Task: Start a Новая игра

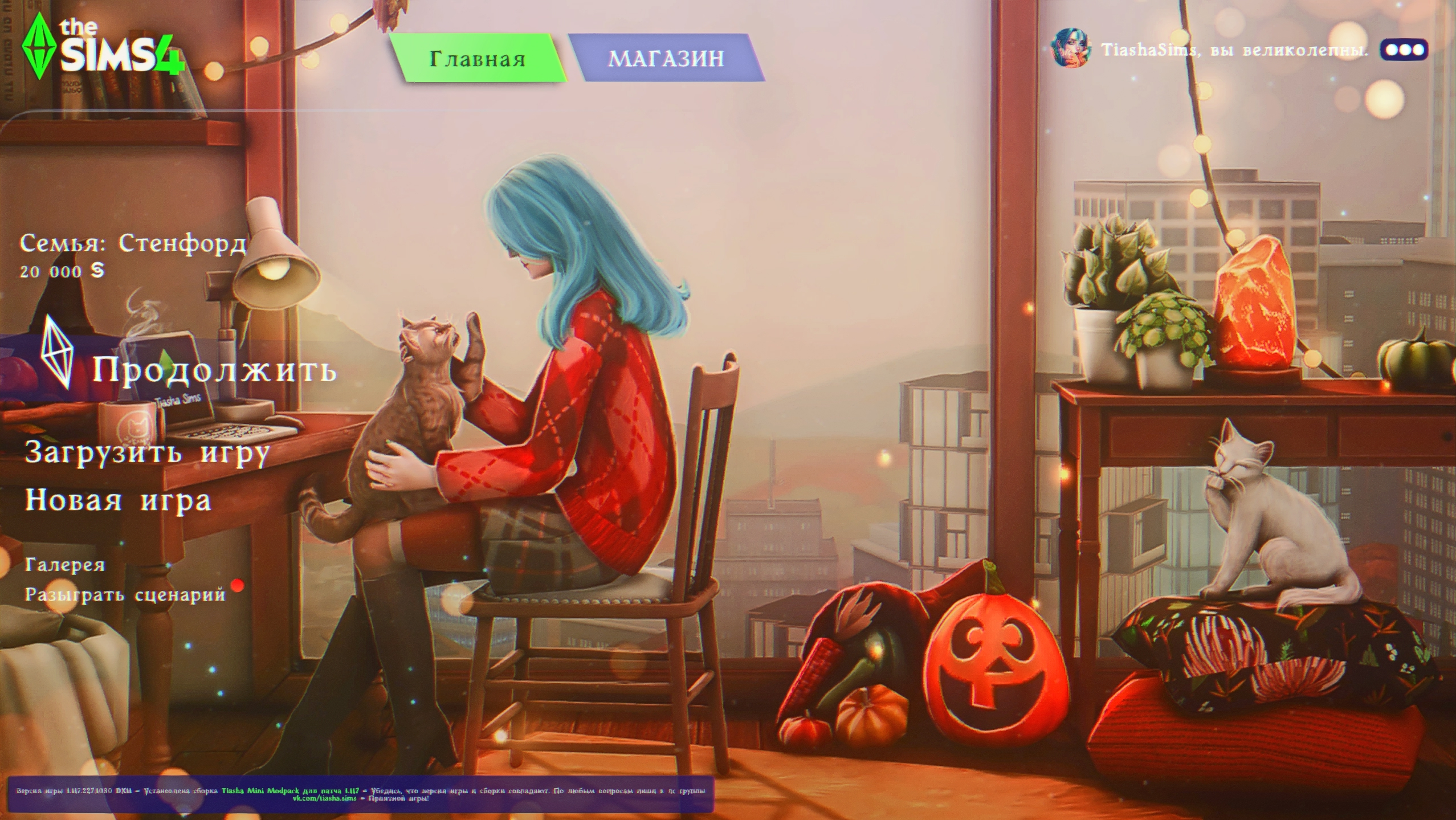Action: pos(118,500)
